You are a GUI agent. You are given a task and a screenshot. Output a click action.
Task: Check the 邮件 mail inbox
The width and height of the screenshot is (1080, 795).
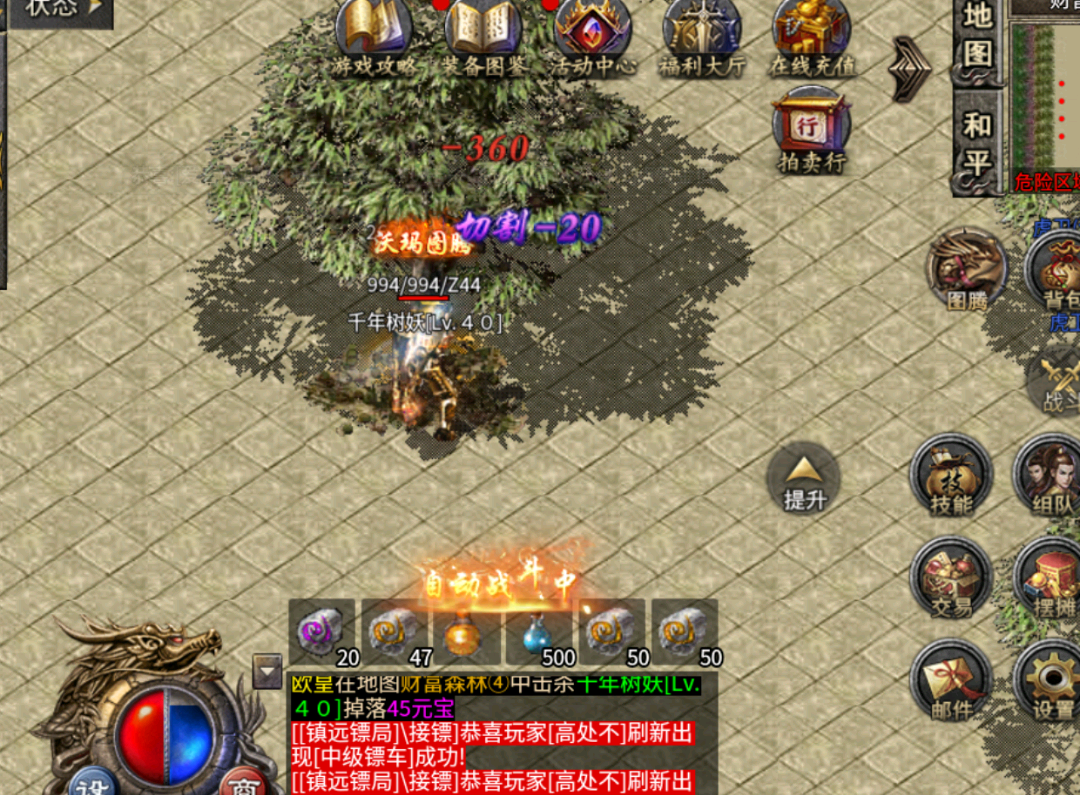coord(950,680)
